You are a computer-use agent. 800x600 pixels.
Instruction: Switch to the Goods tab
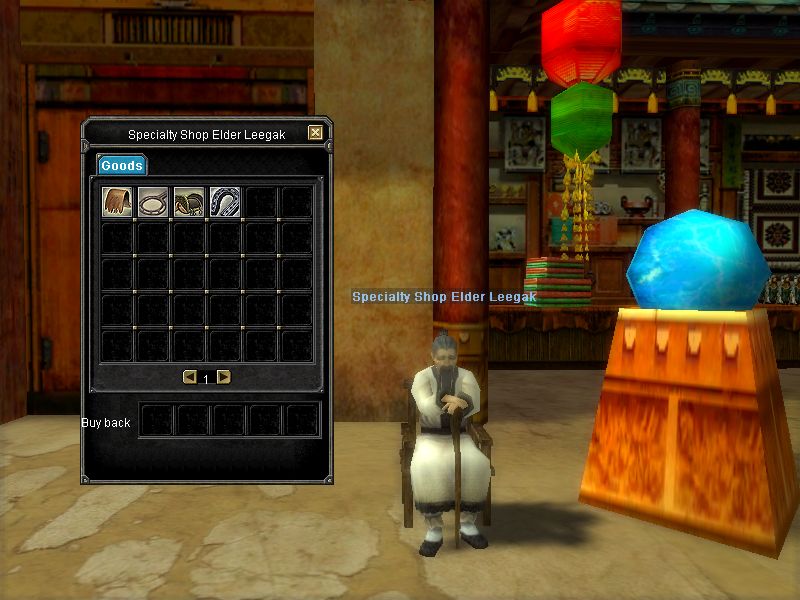121,165
